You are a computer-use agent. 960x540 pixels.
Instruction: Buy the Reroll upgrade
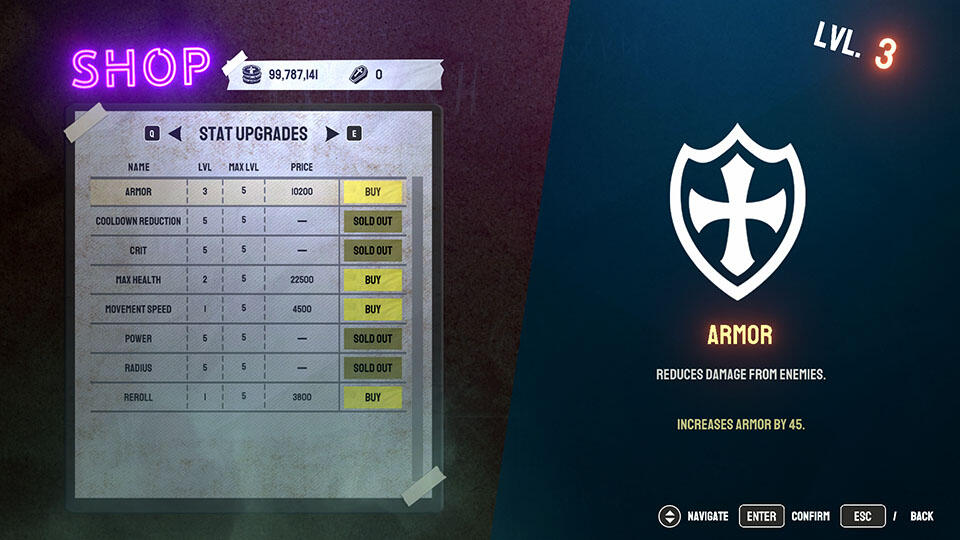[x=372, y=397]
